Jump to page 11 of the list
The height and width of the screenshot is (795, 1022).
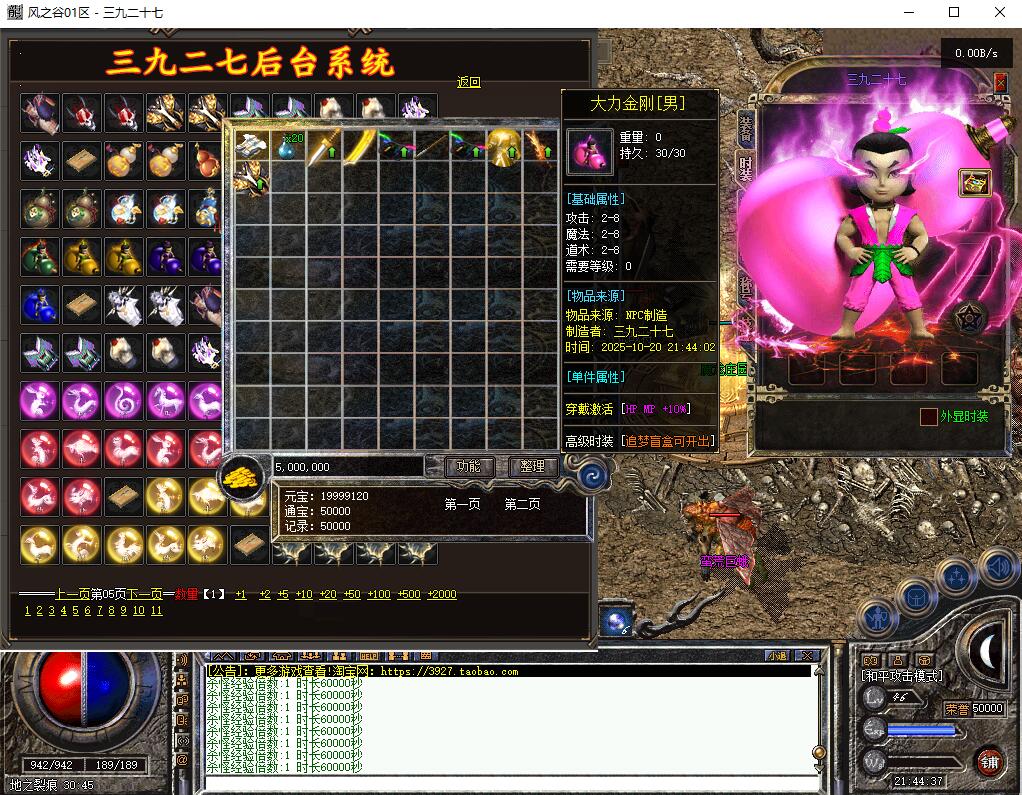(156, 610)
